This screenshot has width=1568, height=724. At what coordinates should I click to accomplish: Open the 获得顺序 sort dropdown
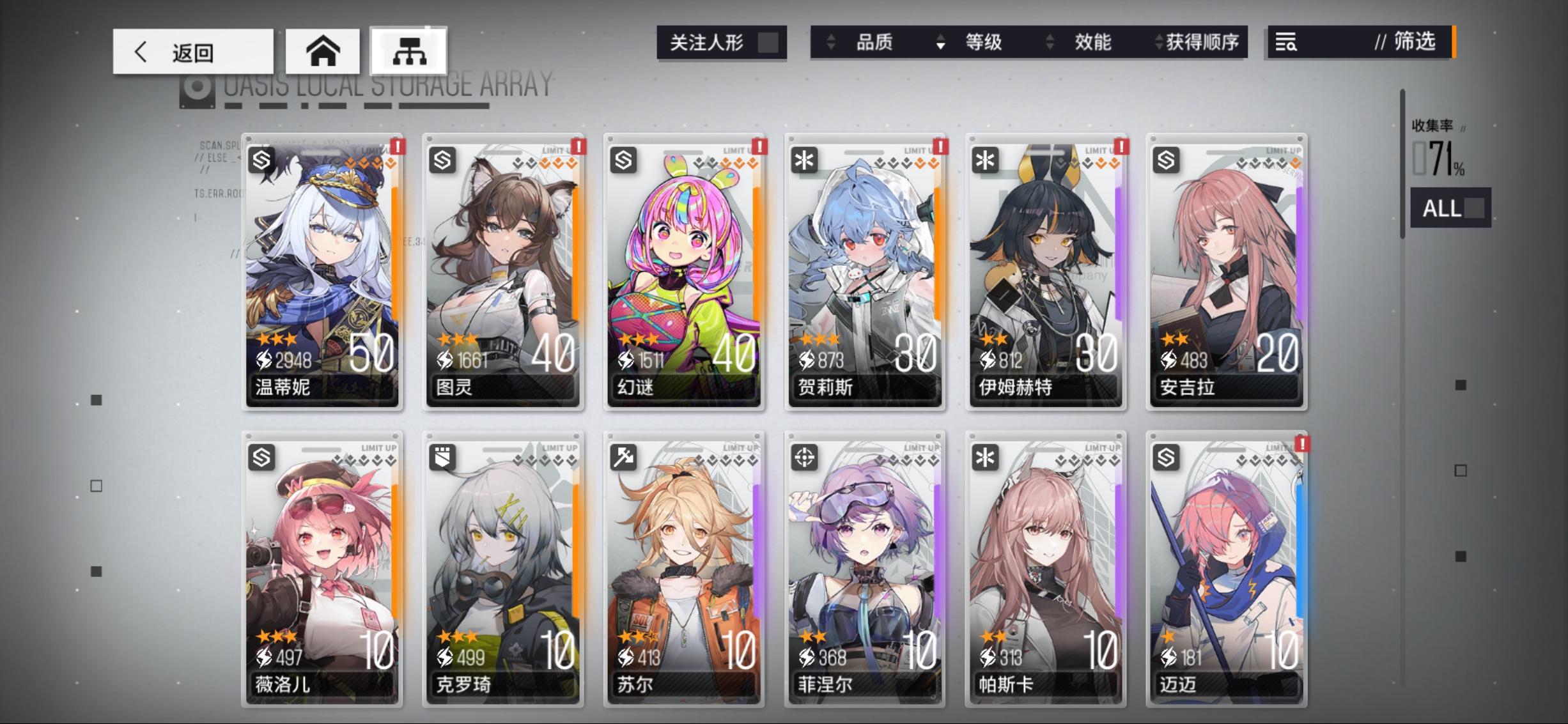coord(1158,42)
